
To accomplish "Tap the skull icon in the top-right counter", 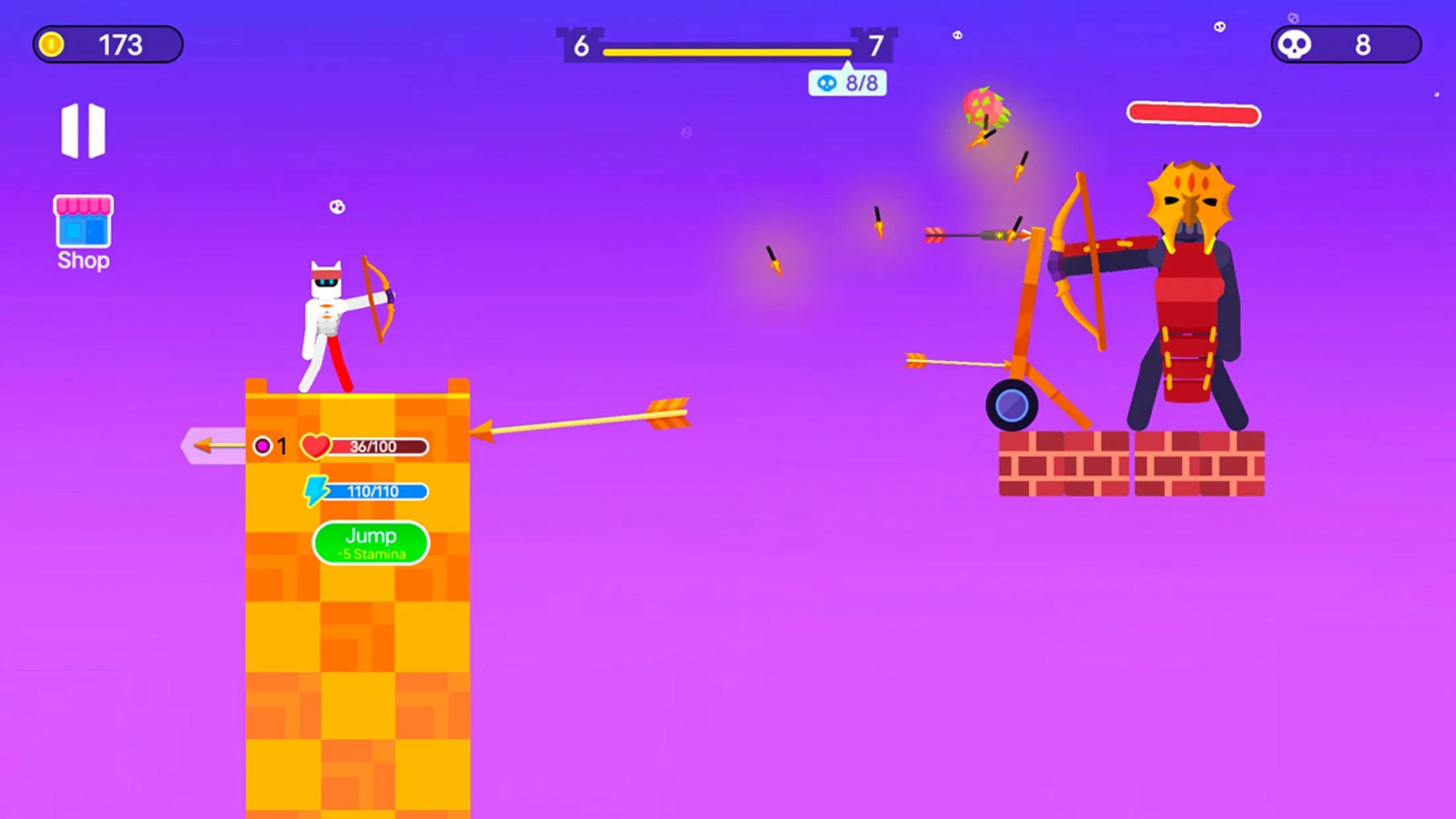I will click(x=1295, y=44).
